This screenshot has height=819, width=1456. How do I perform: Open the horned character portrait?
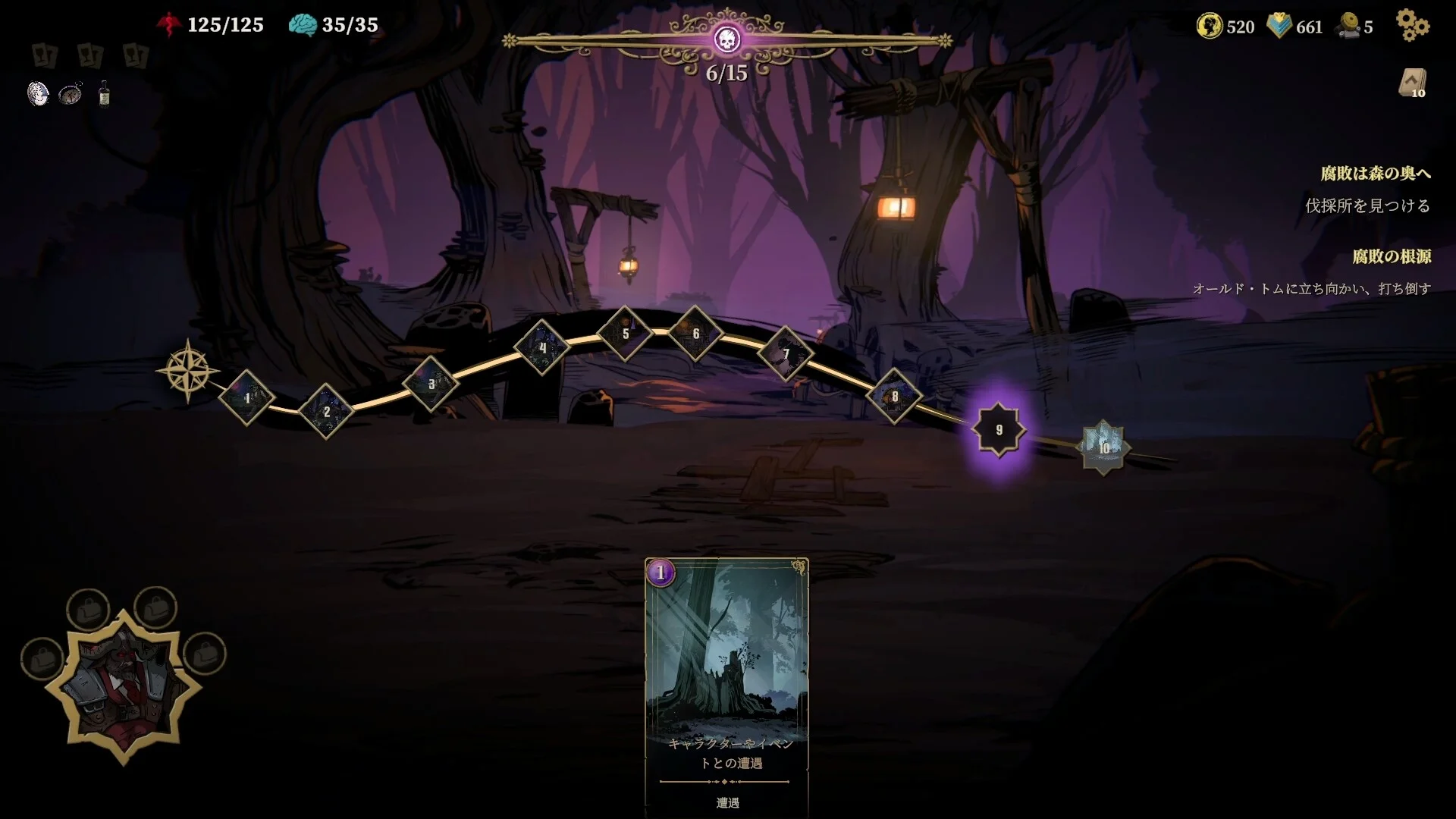coord(124,686)
